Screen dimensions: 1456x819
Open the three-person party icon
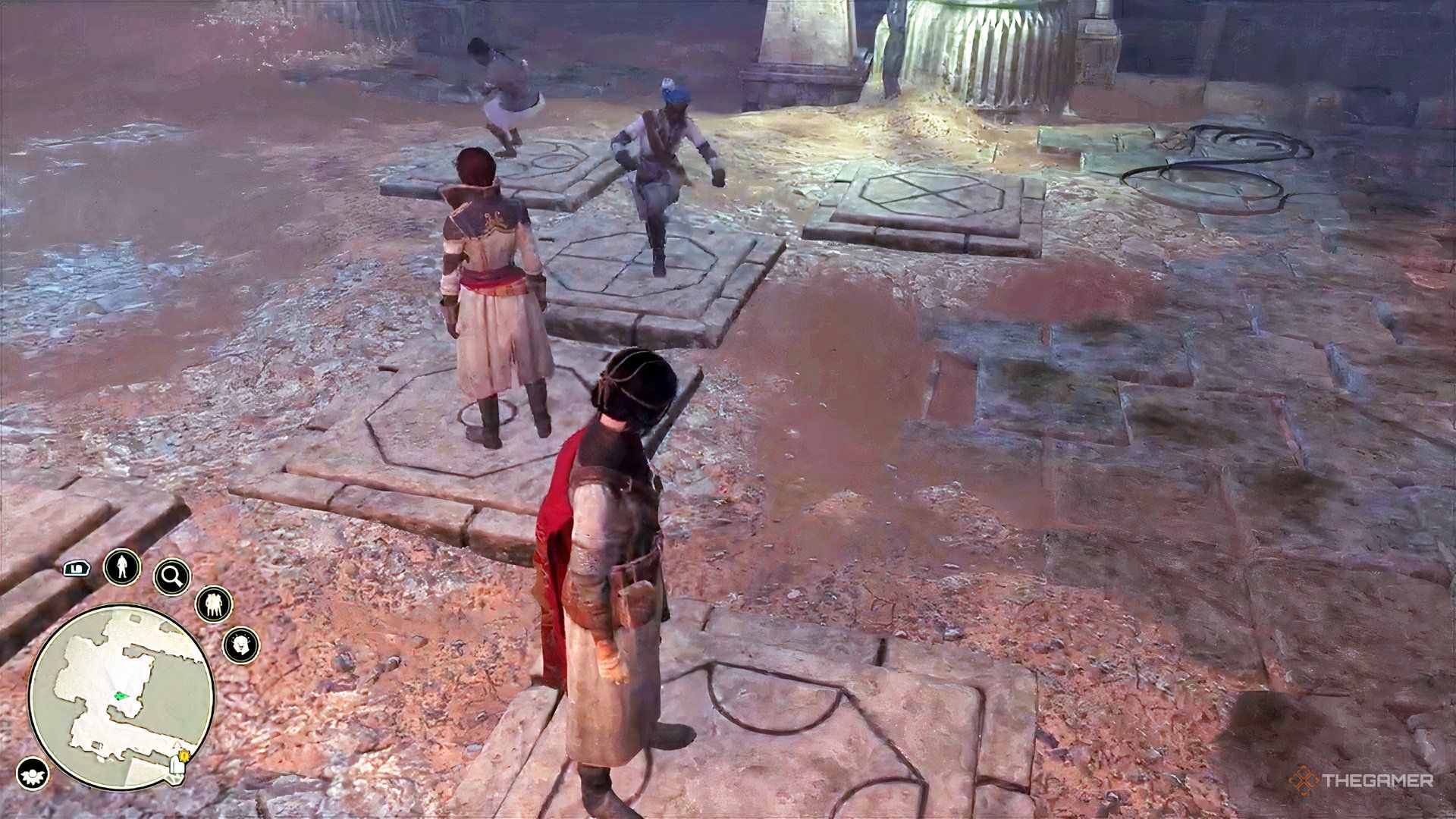pos(214,604)
